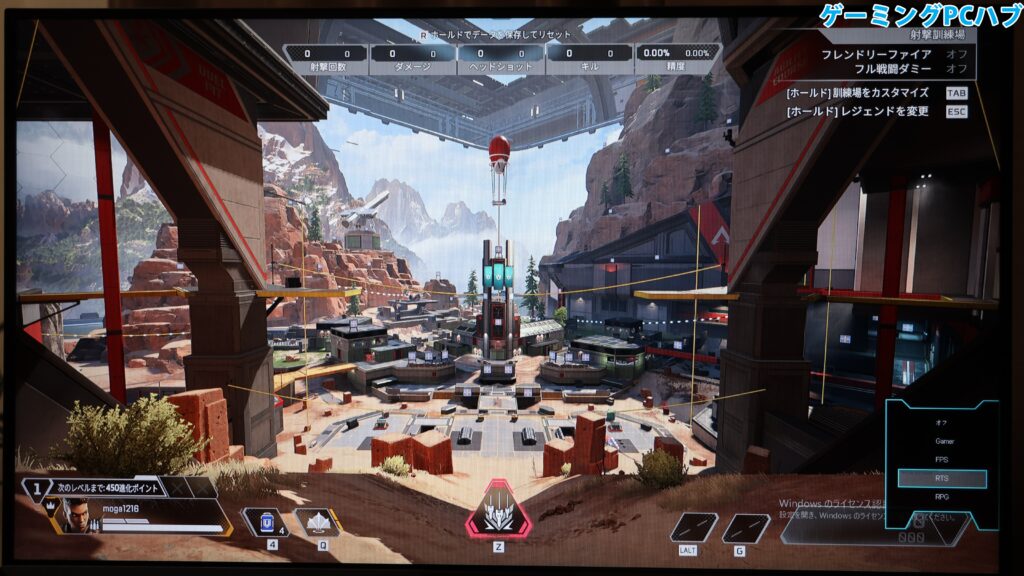Switch picture mode to Gamer
The height and width of the screenshot is (576, 1024).
[x=941, y=440]
